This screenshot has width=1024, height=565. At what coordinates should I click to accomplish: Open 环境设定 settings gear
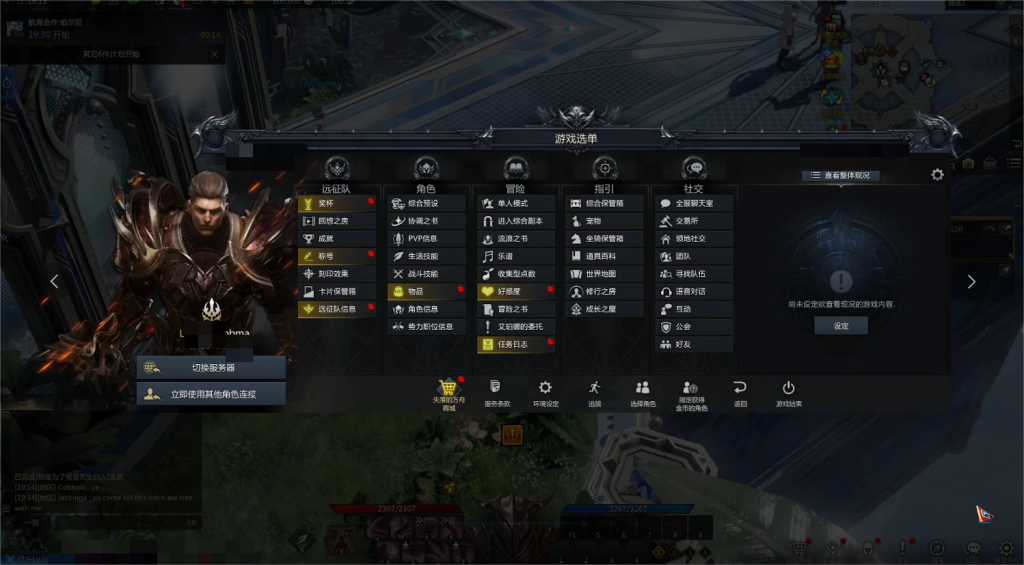[545, 391]
